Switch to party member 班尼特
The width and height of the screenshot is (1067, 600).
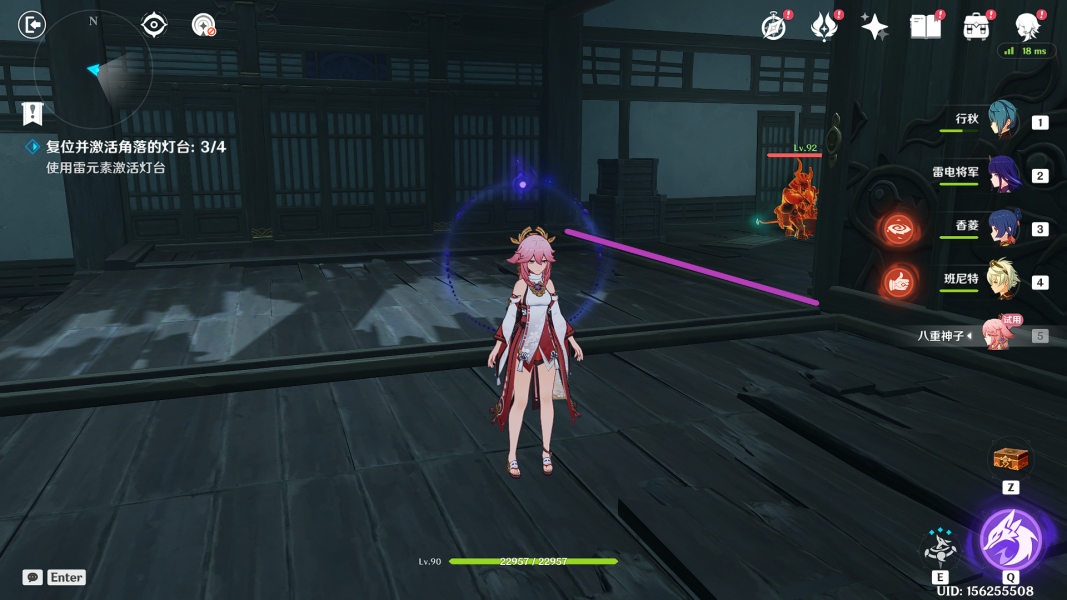point(1002,281)
